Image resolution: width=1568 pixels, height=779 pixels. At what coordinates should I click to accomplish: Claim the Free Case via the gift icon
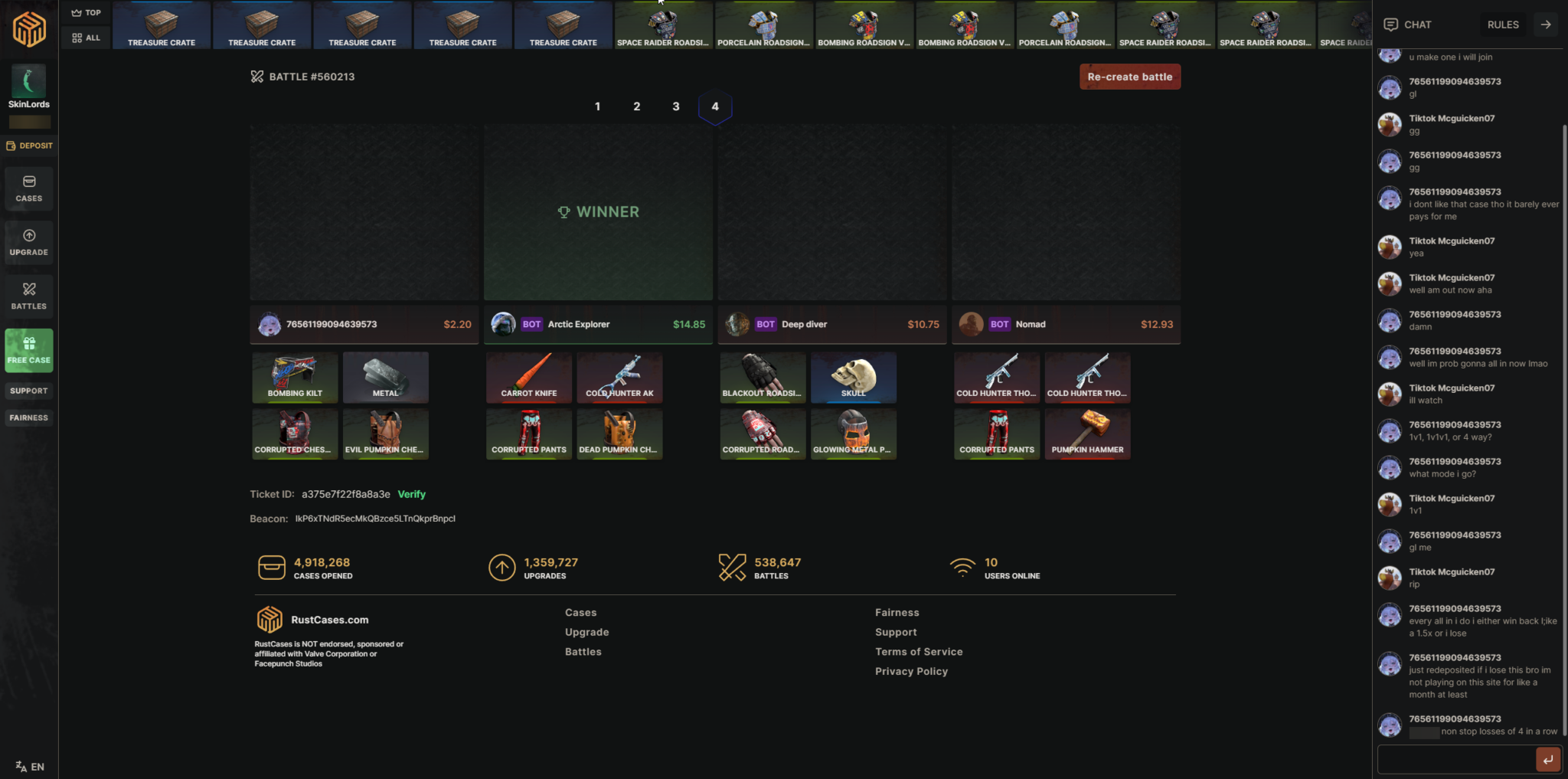(28, 350)
